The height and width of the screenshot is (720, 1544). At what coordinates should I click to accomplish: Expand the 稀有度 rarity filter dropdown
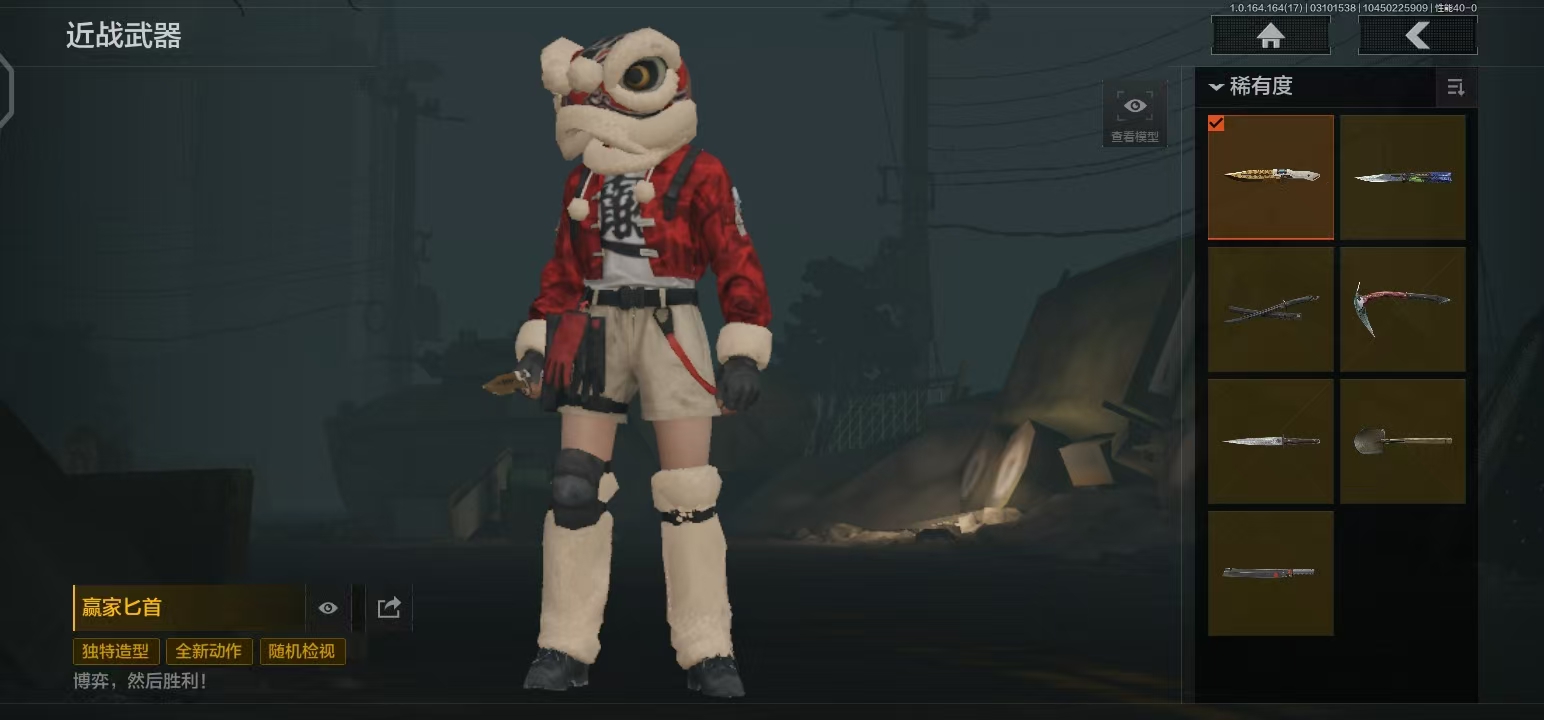click(1252, 87)
